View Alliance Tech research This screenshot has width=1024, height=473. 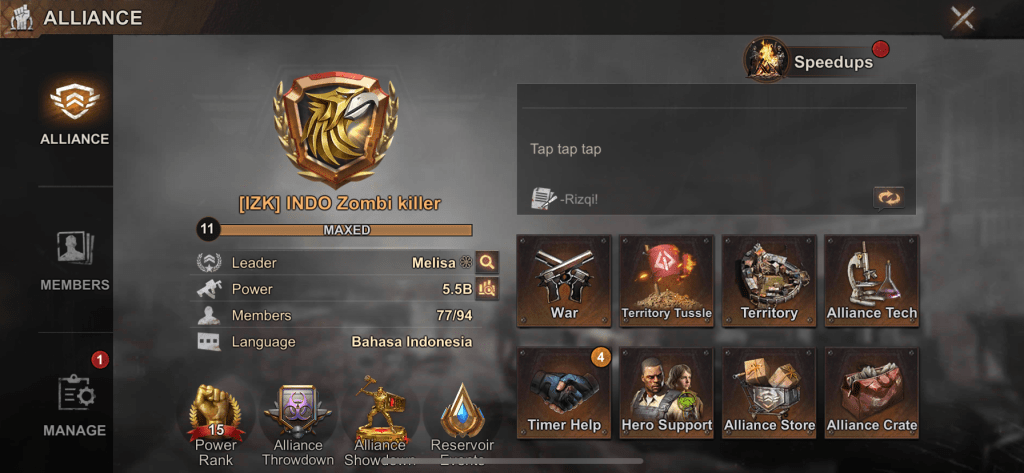tap(872, 280)
